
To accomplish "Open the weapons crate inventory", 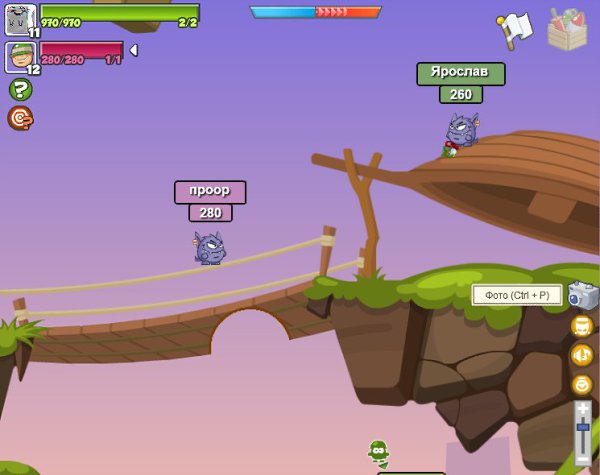I will click(x=567, y=30).
